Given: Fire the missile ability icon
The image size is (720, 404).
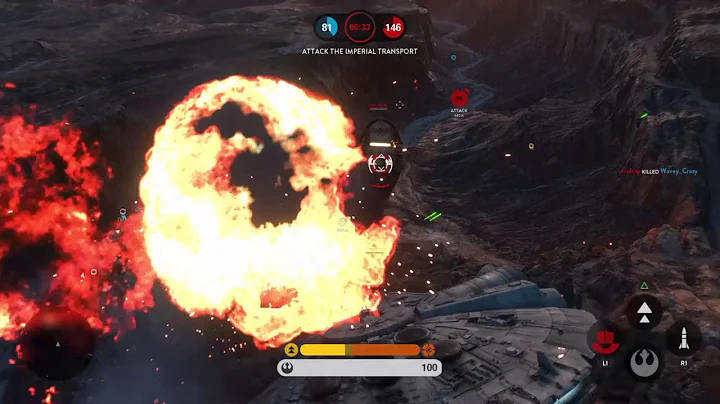Looking at the screenshot, I should pos(683,339).
